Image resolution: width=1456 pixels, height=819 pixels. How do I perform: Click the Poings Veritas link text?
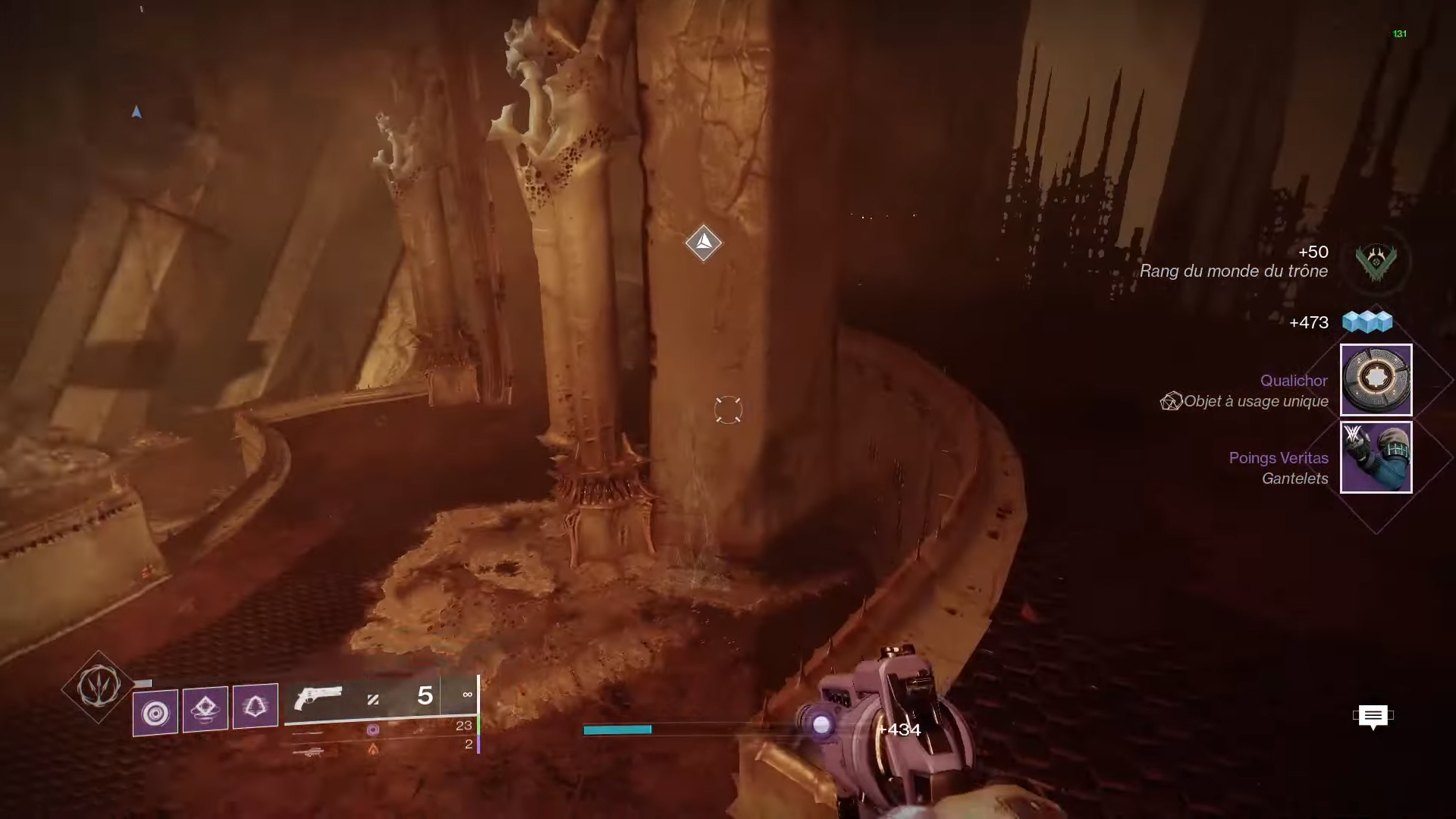click(1279, 458)
